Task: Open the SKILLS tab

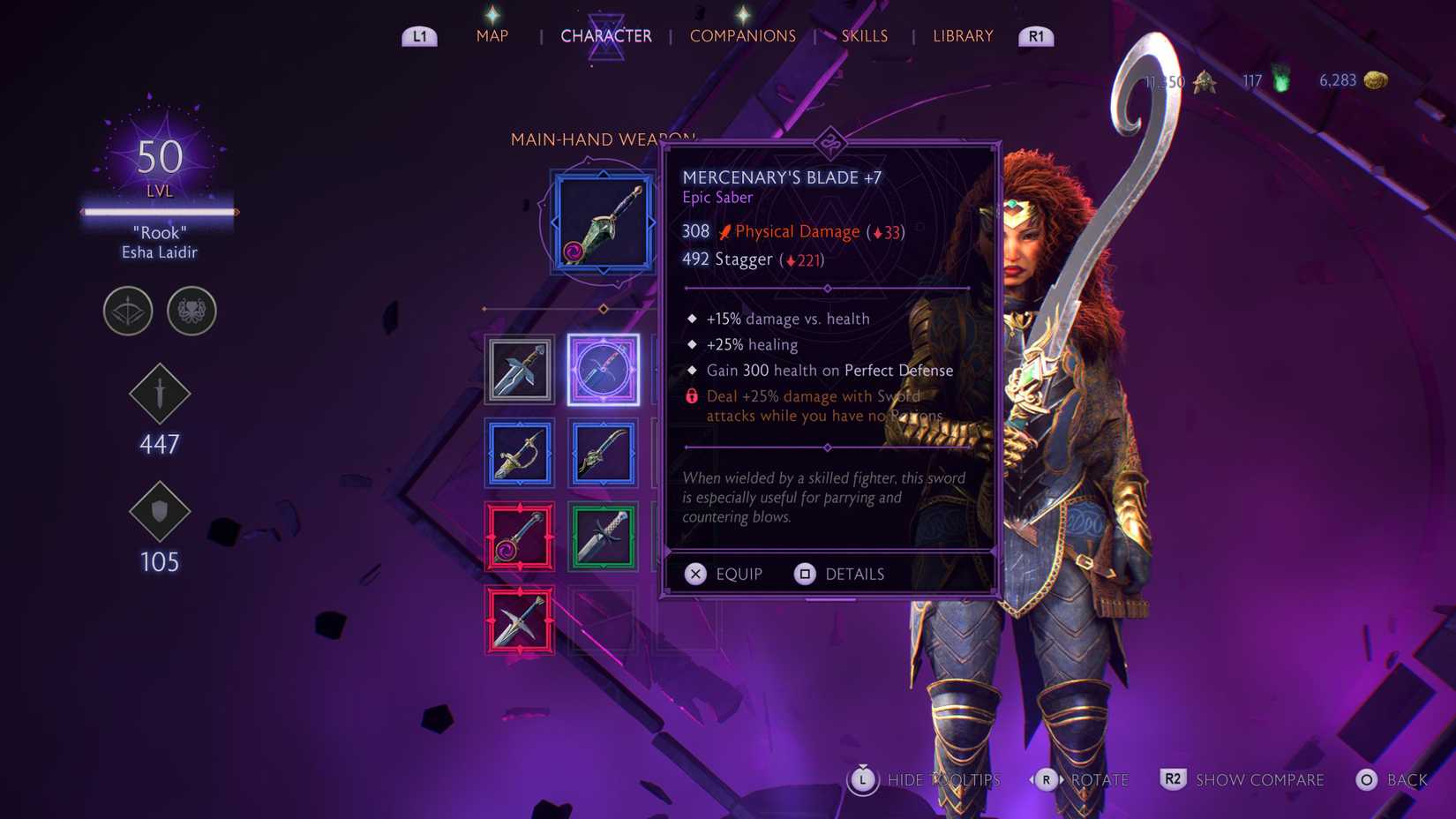Action: 864,35
